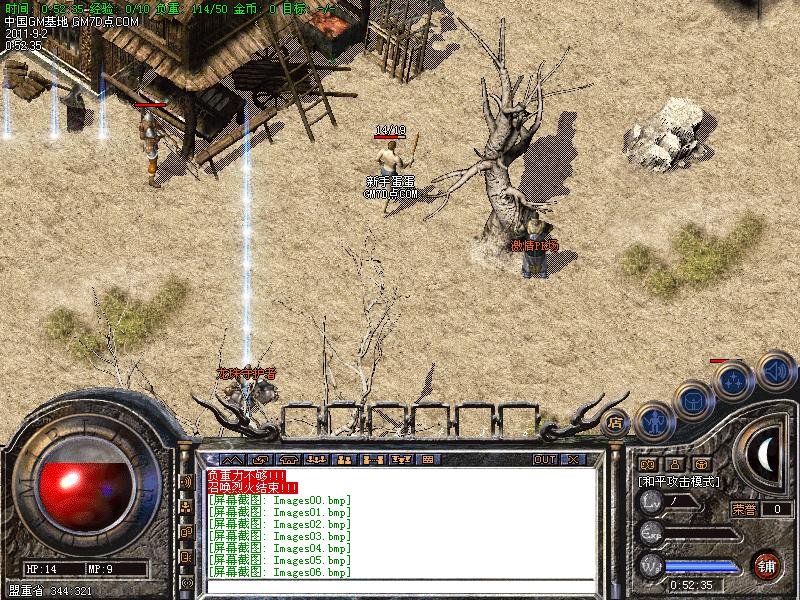The width and height of the screenshot is (800, 600).
Task: Switch the 和平攻击模式 attack mode label
Action: [x=680, y=481]
